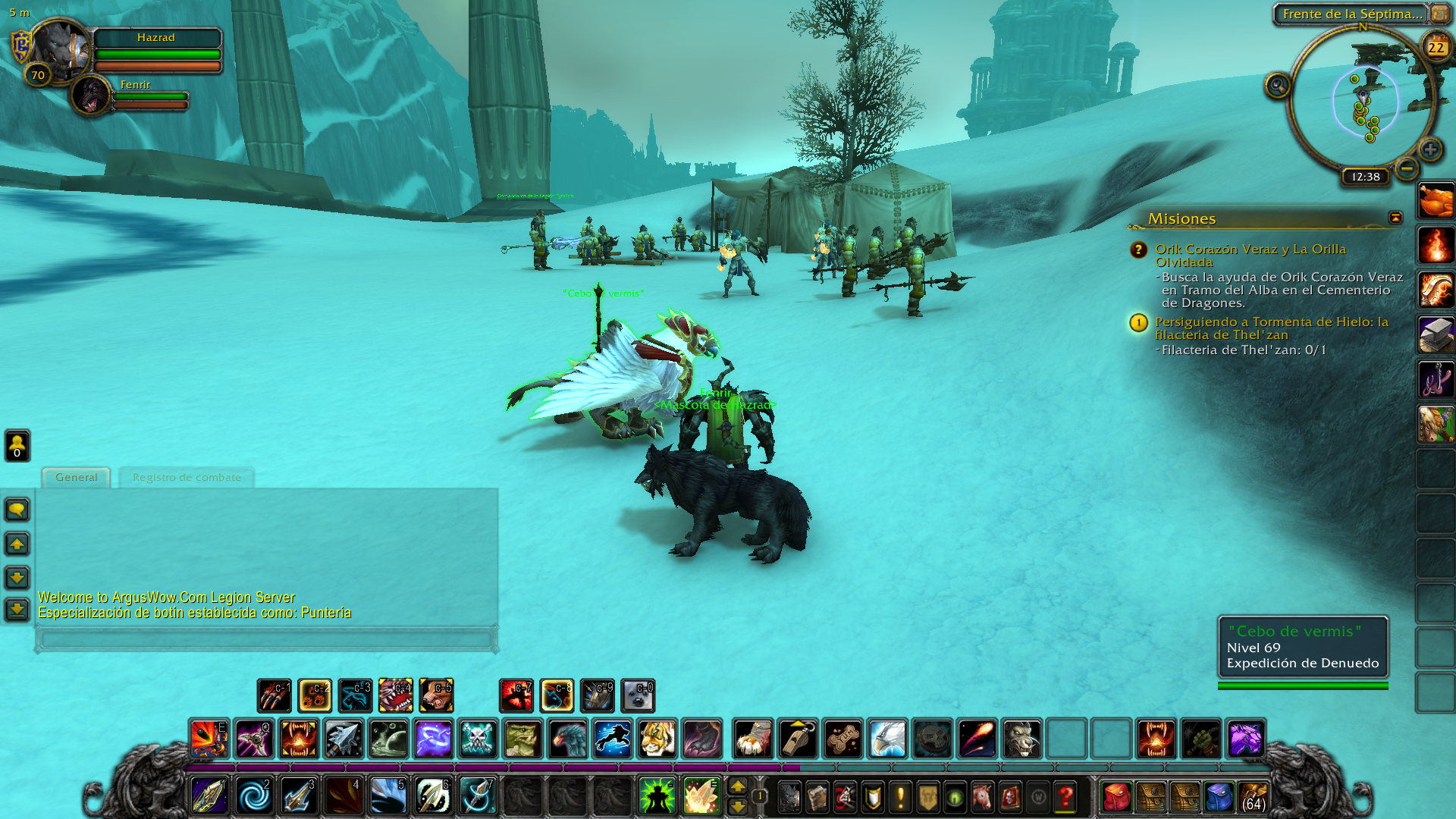The height and width of the screenshot is (819, 1456).
Task: Click Hazrad's player portrait
Action: pos(61,49)
